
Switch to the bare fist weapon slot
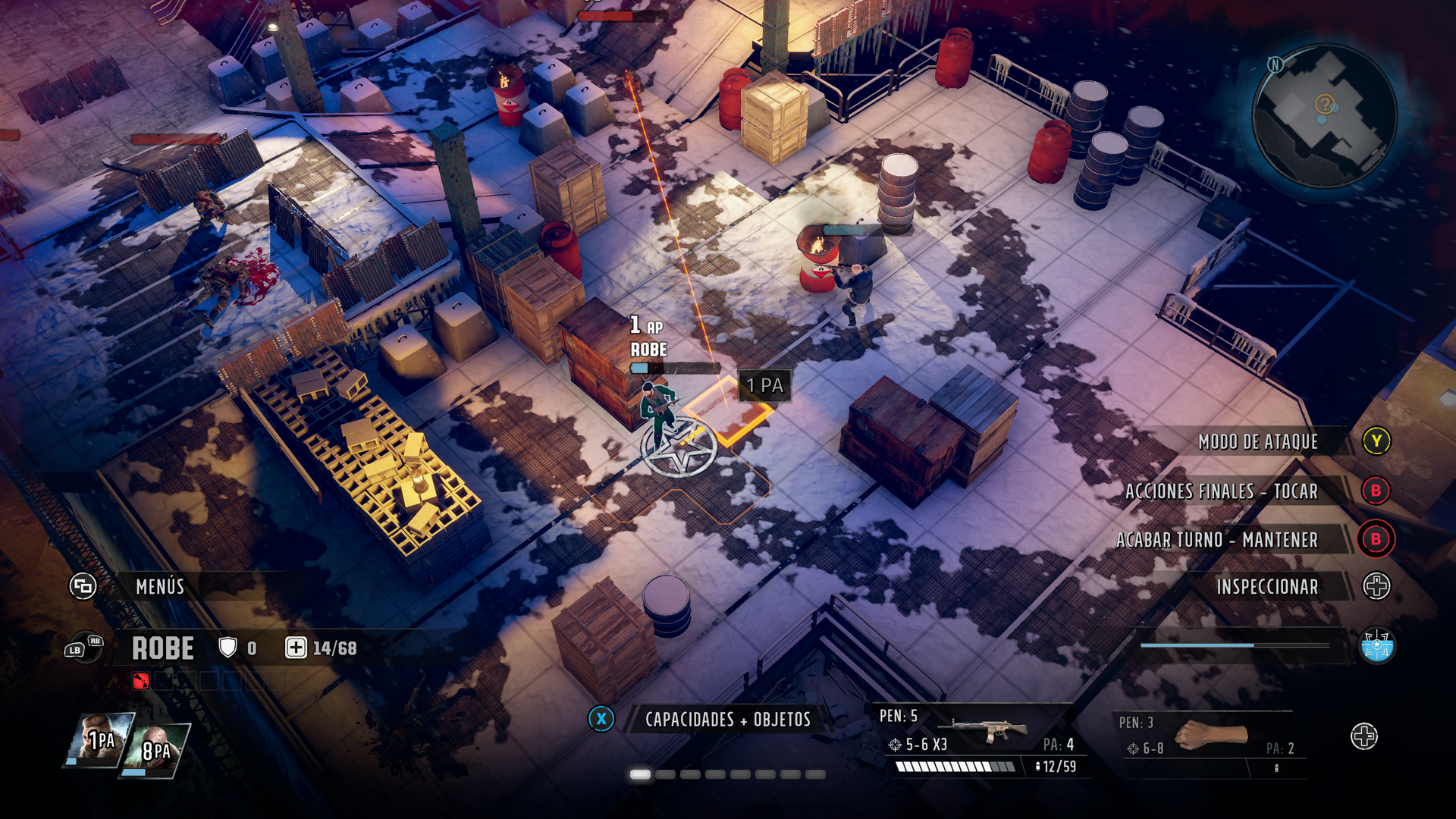coord(1210,736)
